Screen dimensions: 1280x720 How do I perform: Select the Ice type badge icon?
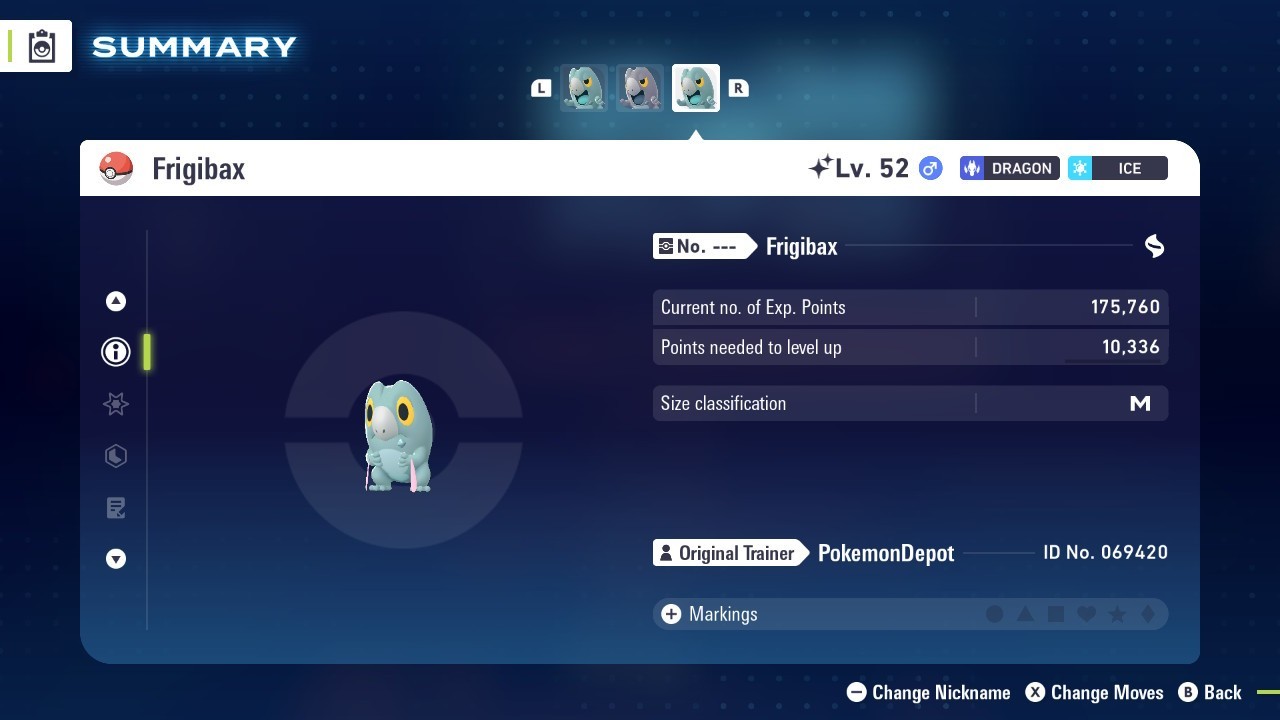pyautogui.click(x=1117, y=168)
